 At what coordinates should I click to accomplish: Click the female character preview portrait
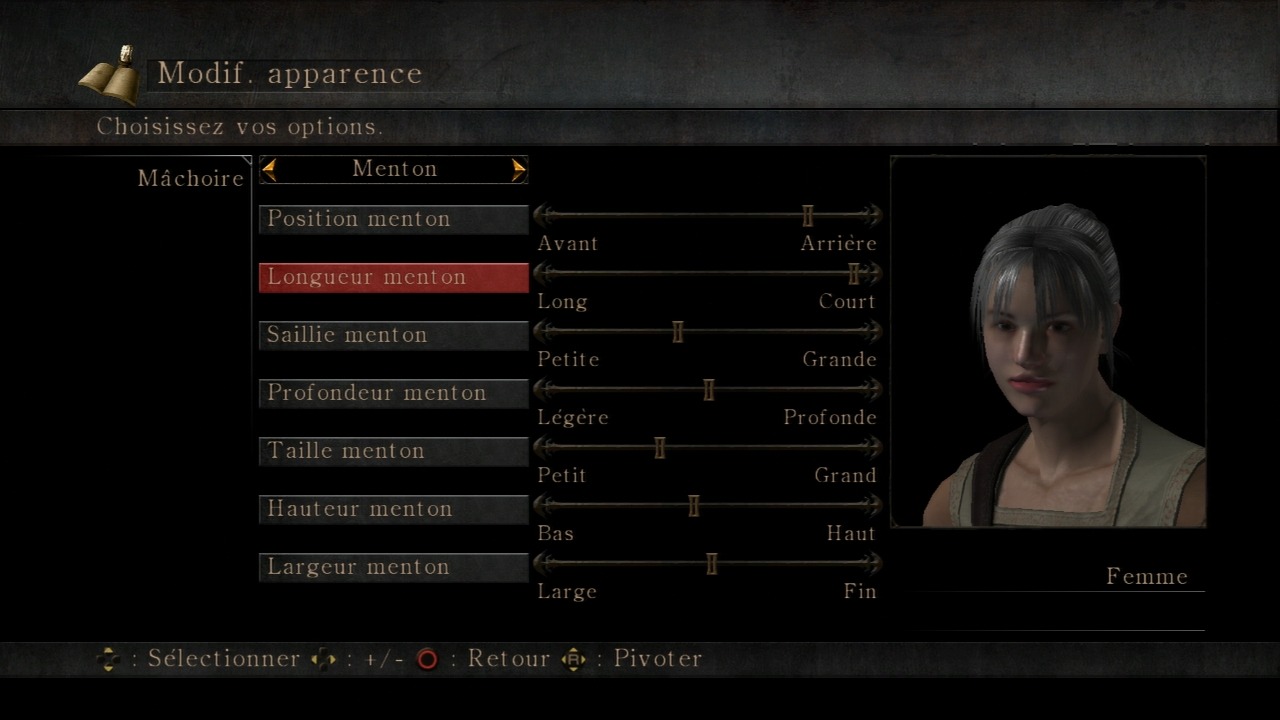coord(1048,341)
